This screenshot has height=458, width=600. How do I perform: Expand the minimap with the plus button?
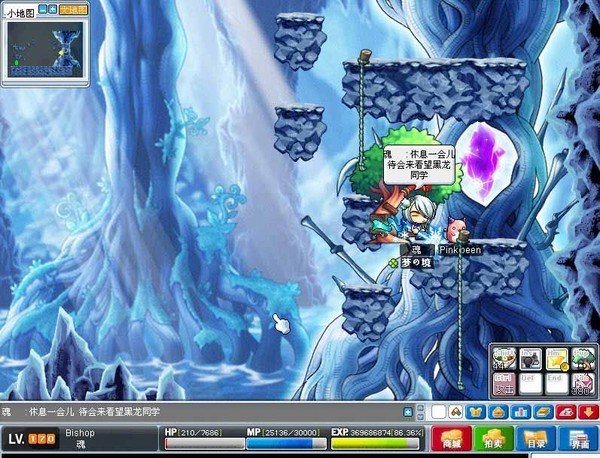(53, 9)
